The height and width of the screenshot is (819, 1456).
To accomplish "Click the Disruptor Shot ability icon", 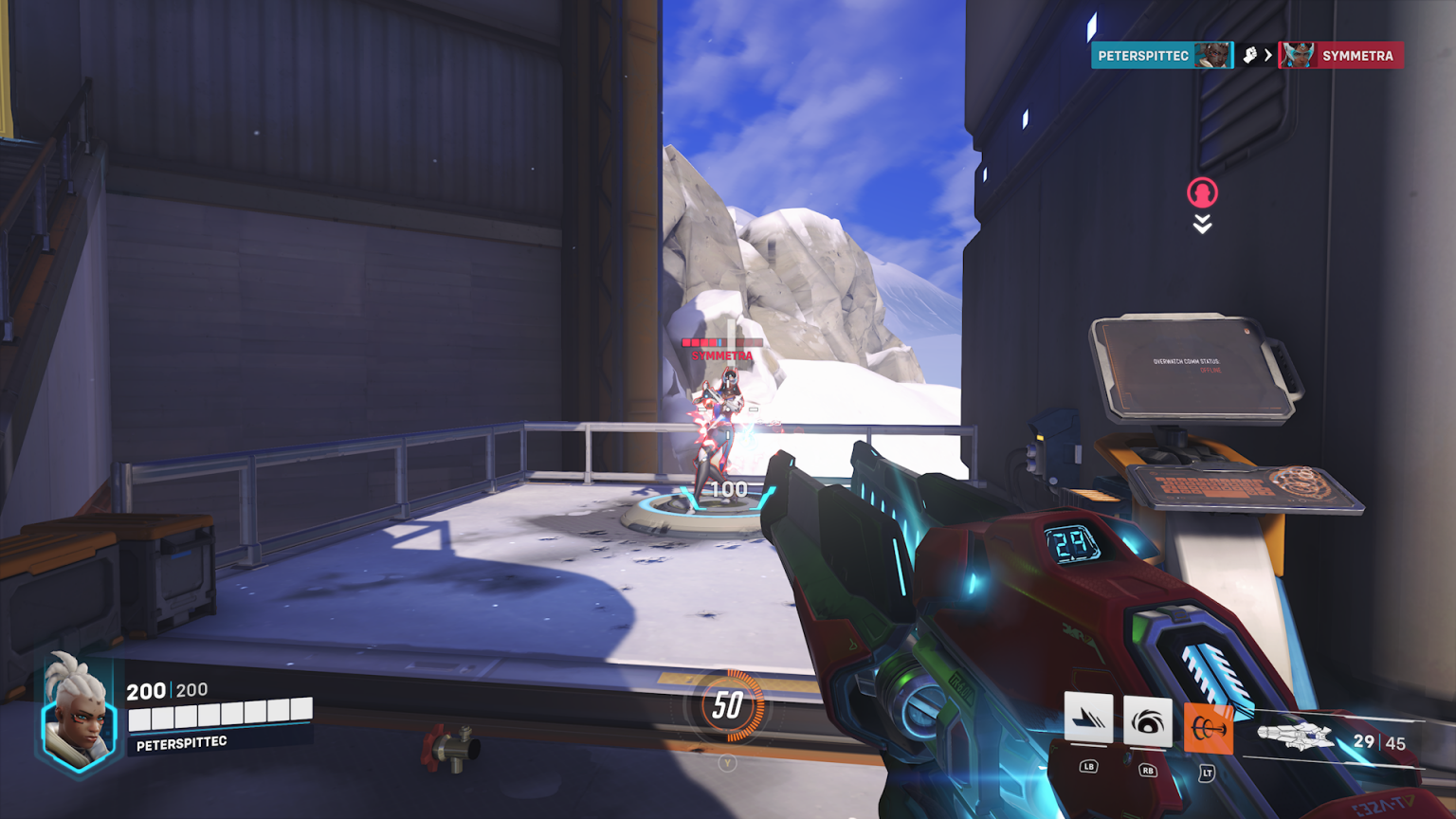I will point(1150,721).
